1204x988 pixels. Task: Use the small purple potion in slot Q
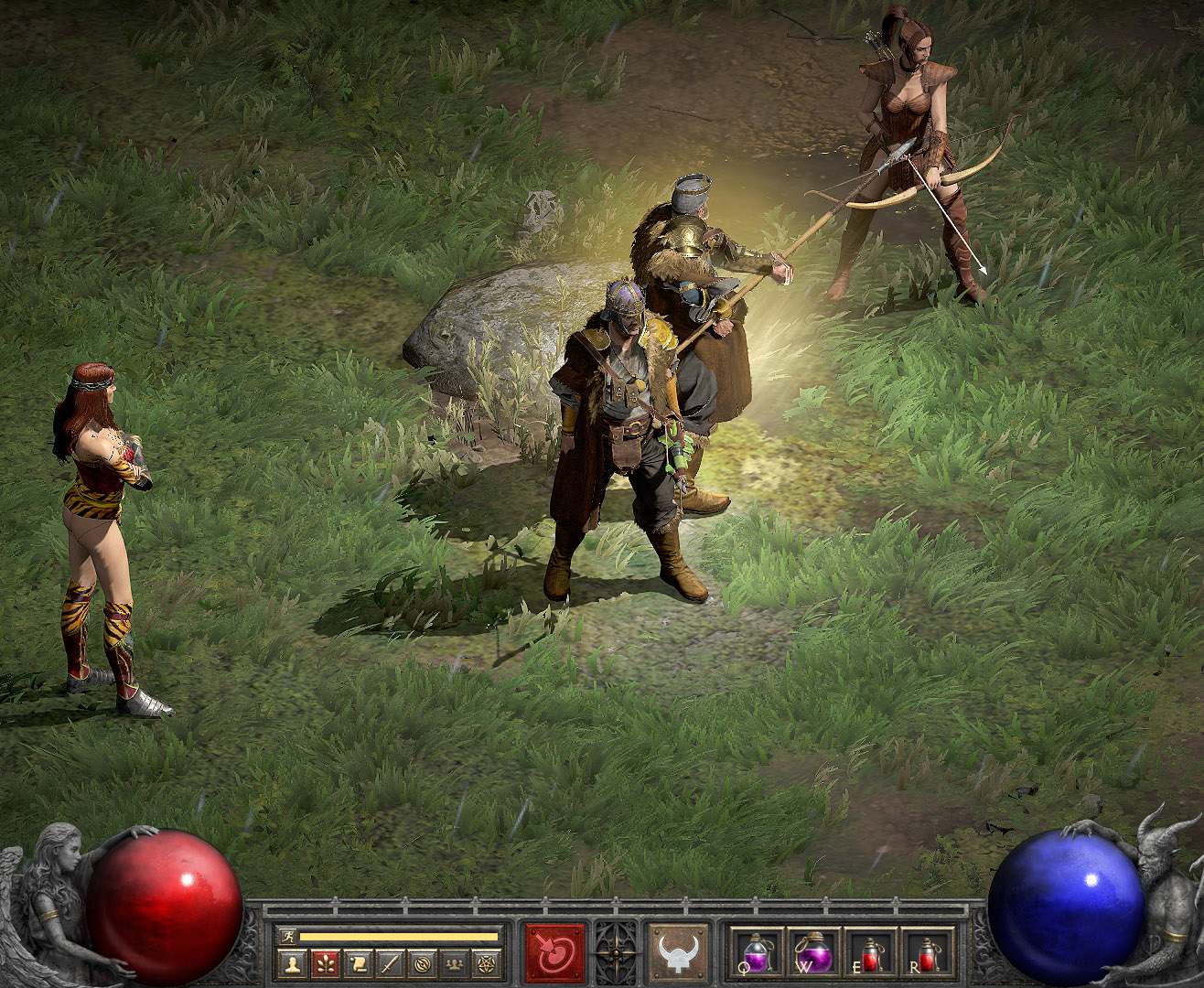click(758, 953)
